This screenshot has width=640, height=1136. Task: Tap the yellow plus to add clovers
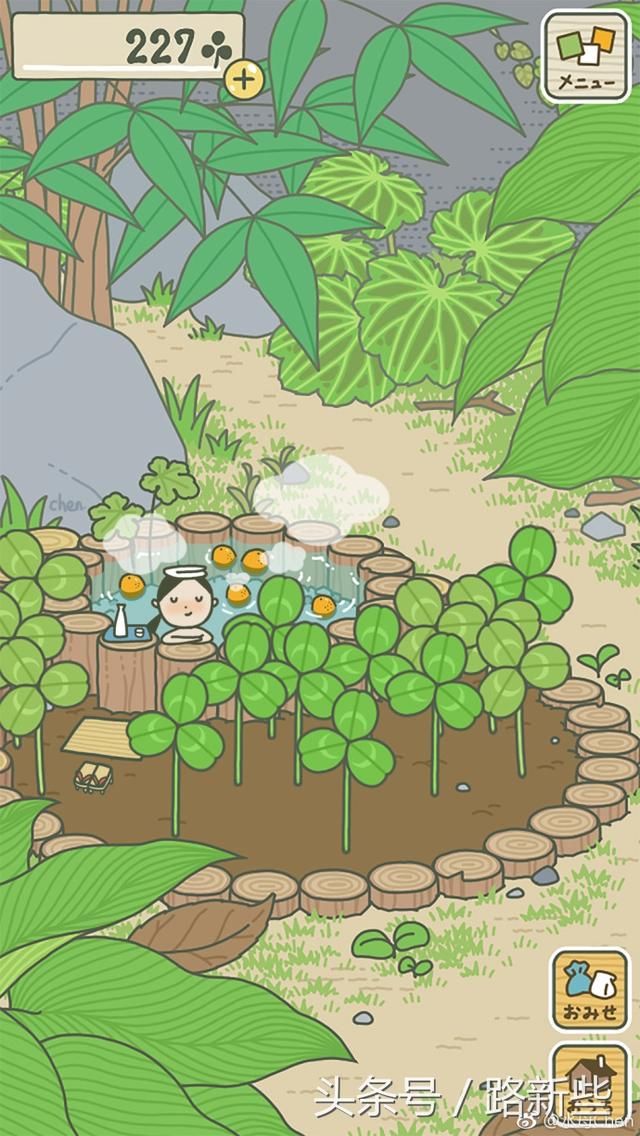coord(243,79)
